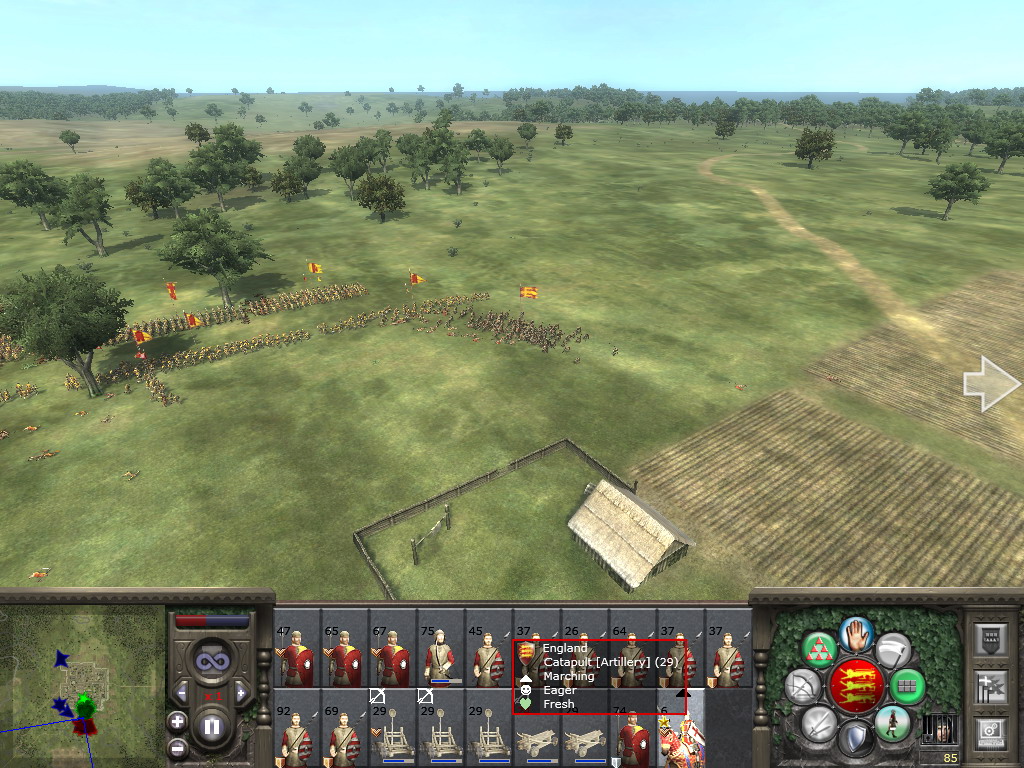Toggle the run mode button

click(x=892, y=722)
